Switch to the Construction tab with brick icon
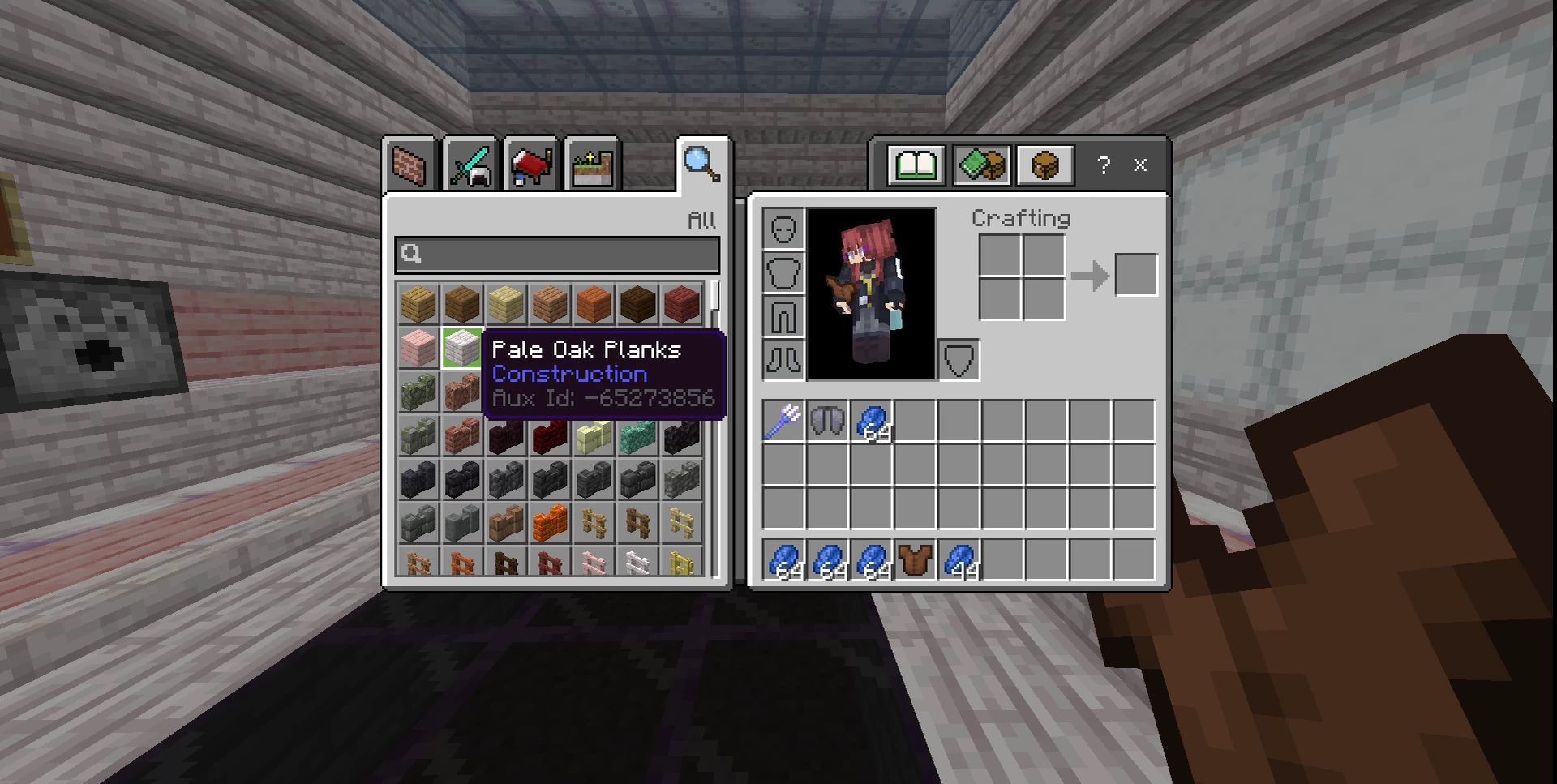Viewport: 1557px width, 784px height. tap(410, 165)
